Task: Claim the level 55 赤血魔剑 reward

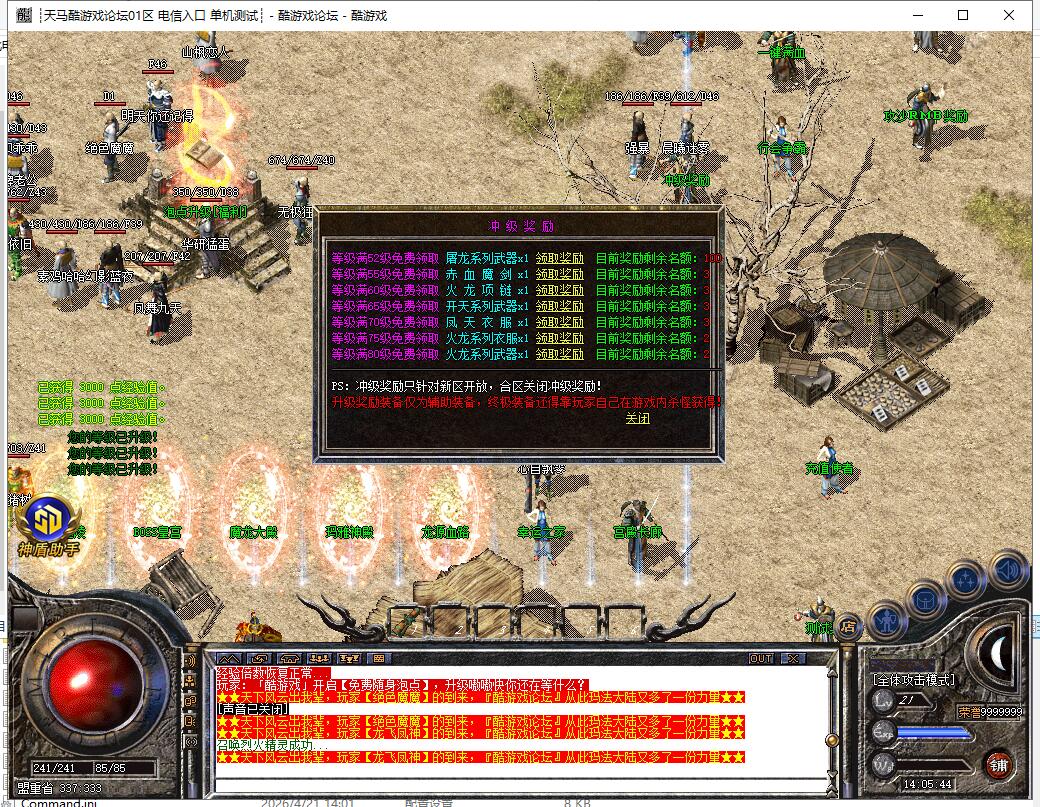Action: (560, 273)
